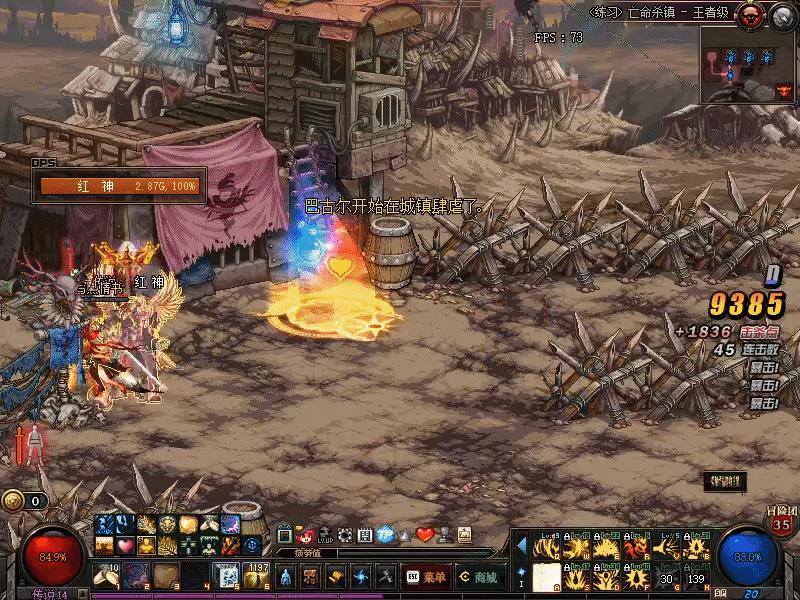Click the LV.UP arrow icon
This screenshot has height=600, width=800.
pos(325,535)
